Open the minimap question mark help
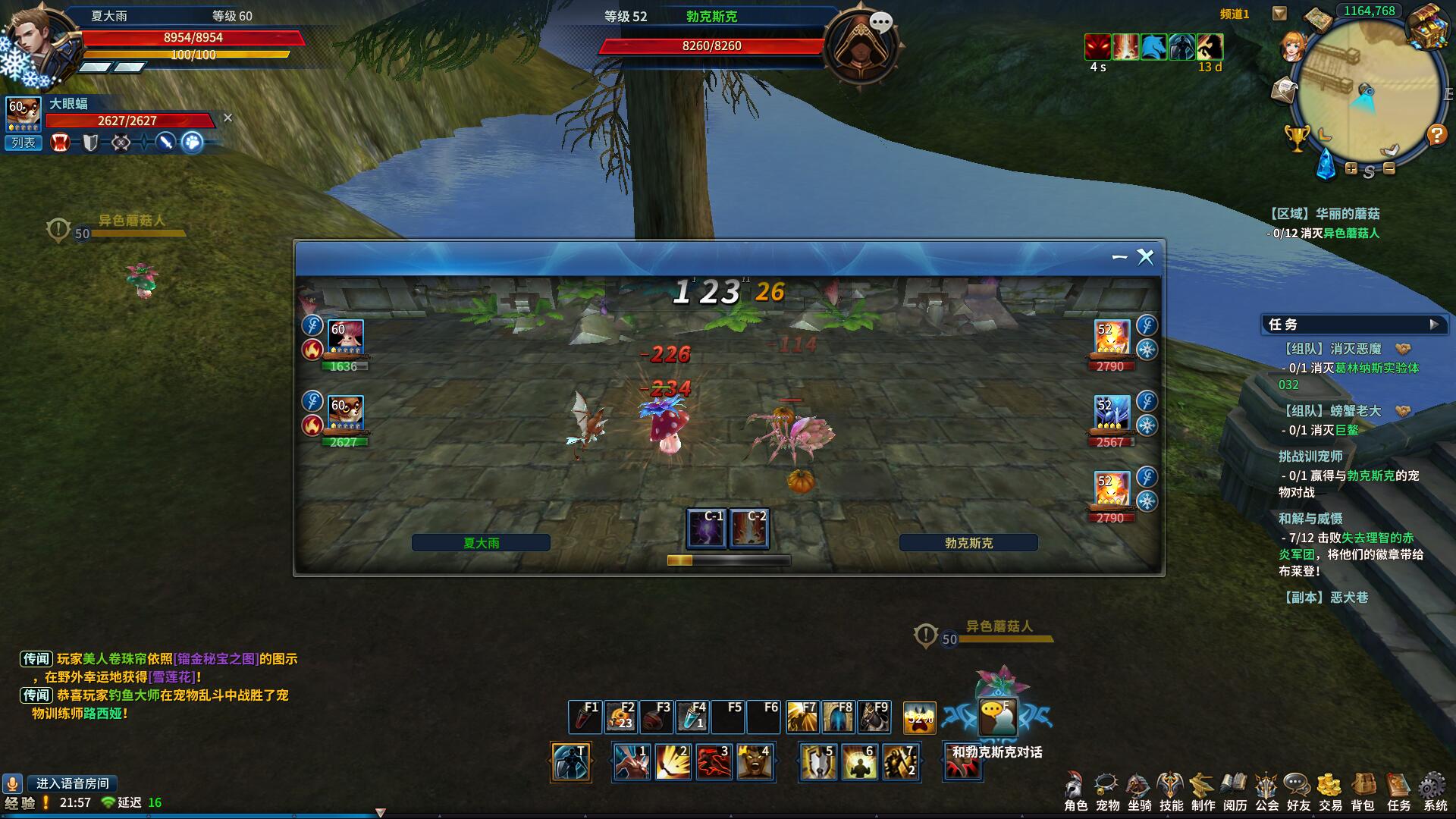This screenshot has width=1456, height=819. coord(1436,135)
